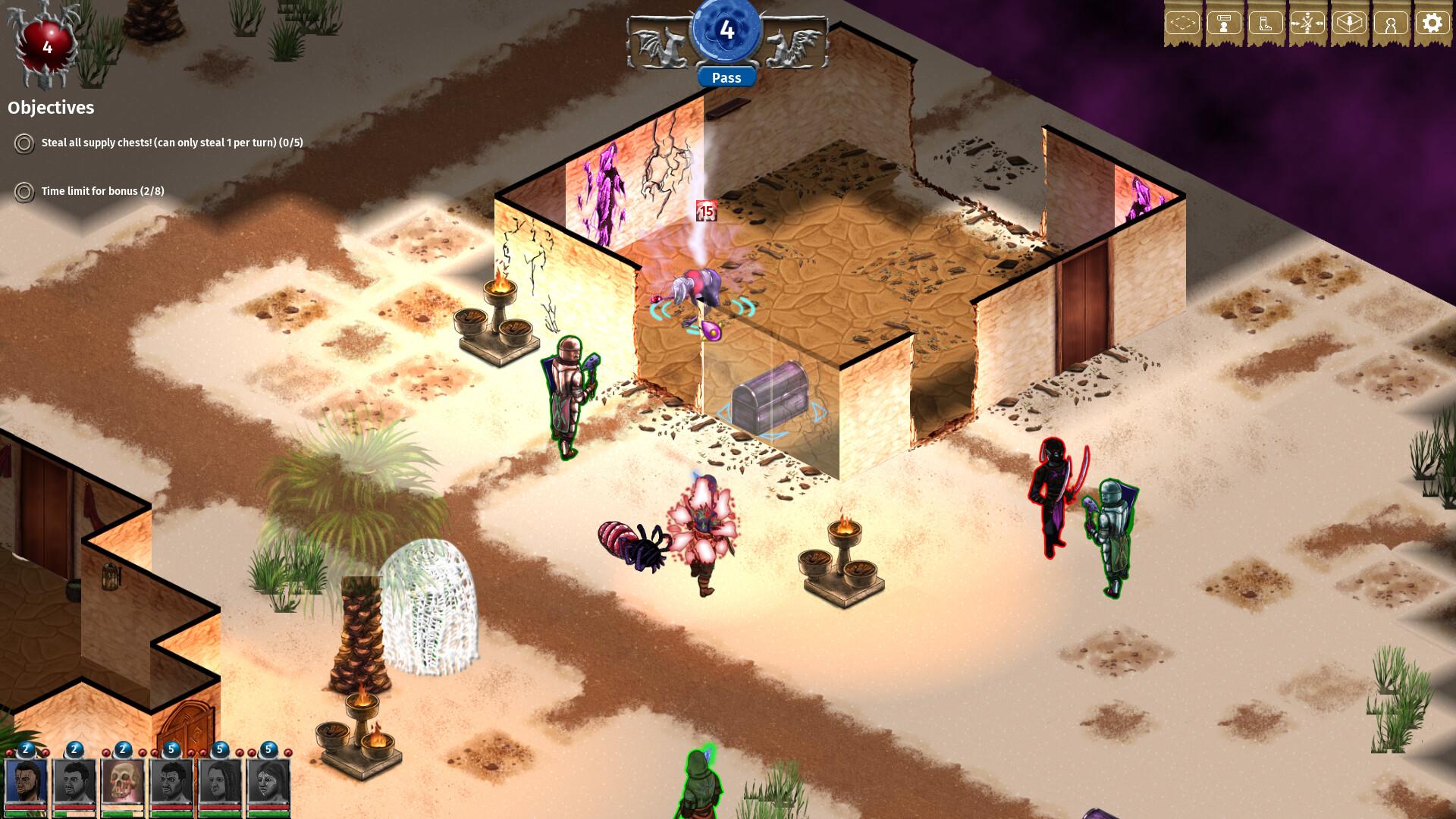Open the settings gear icon

(1432, 23)
